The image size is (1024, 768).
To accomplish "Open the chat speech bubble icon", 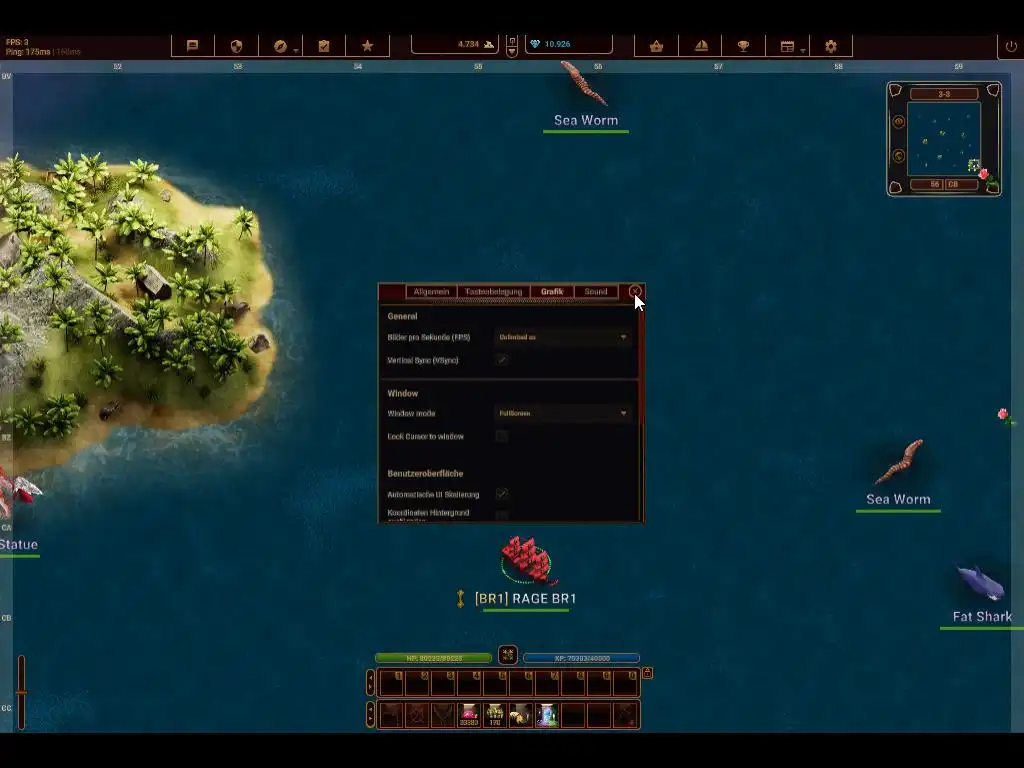I will (x=193, y=46).
